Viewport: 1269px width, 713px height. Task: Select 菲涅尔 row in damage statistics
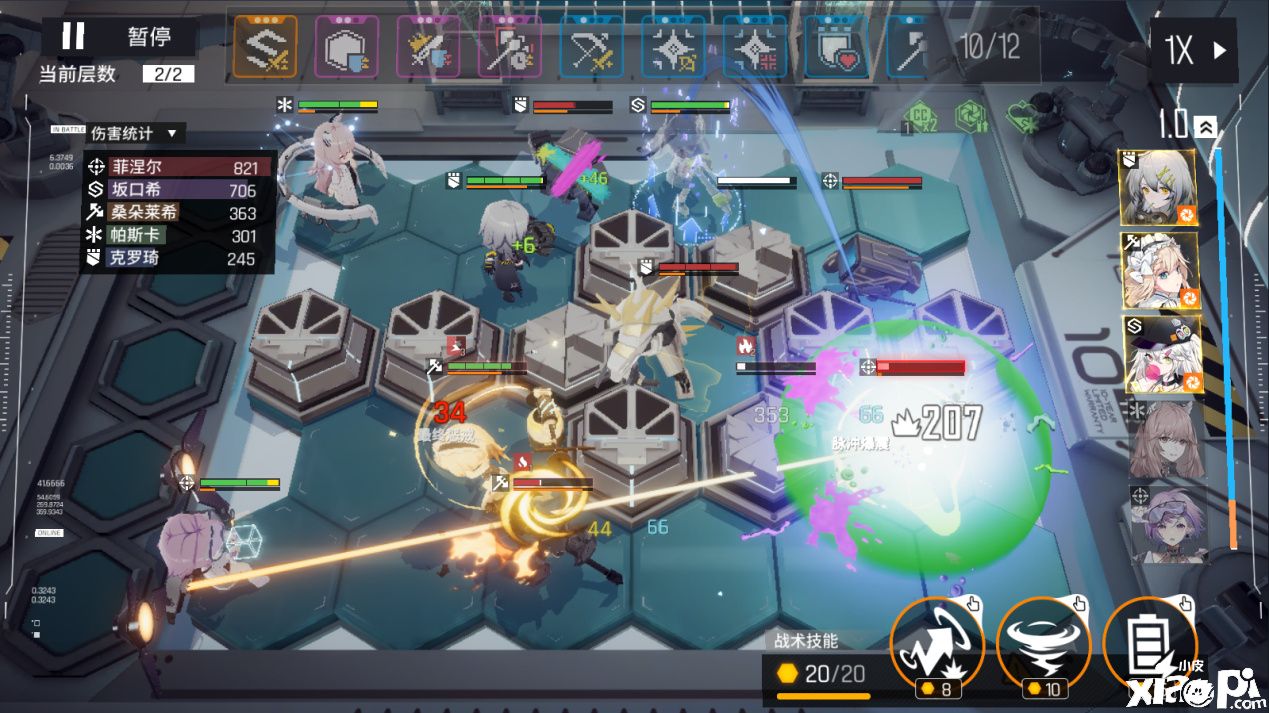click(x=178, y=167)
